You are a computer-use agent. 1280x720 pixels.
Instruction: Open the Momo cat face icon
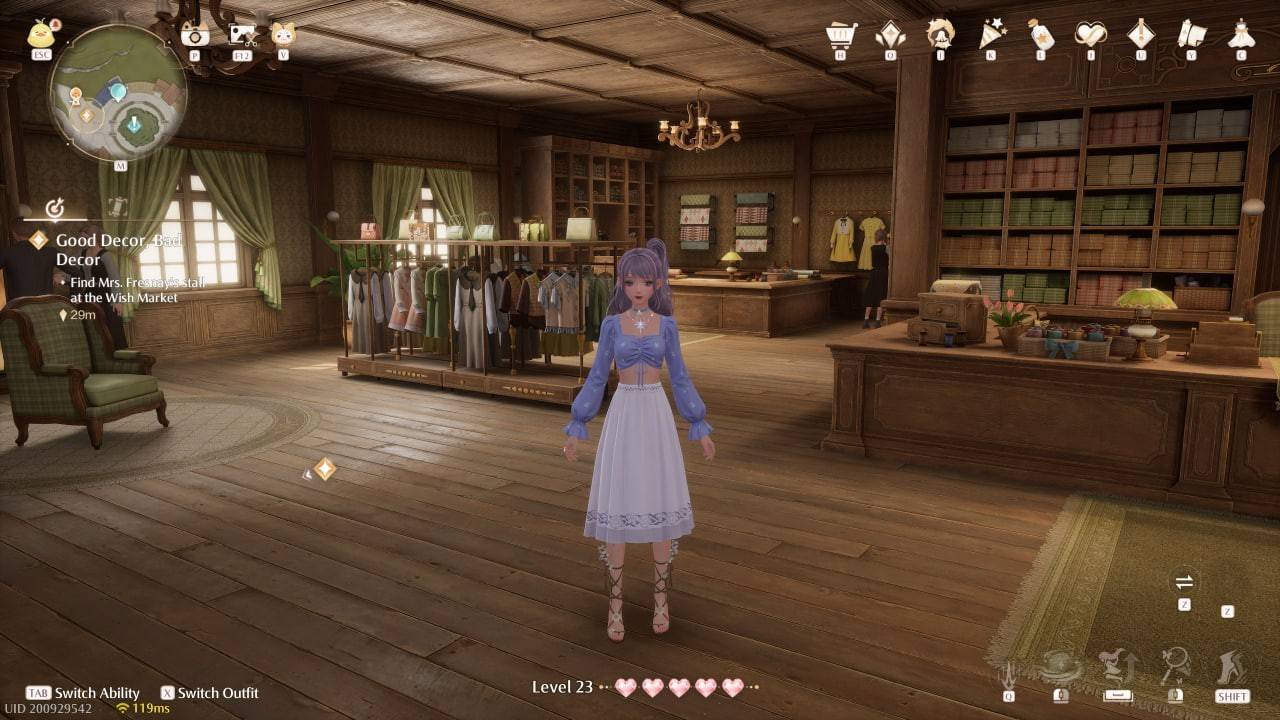tap(283, 35)
